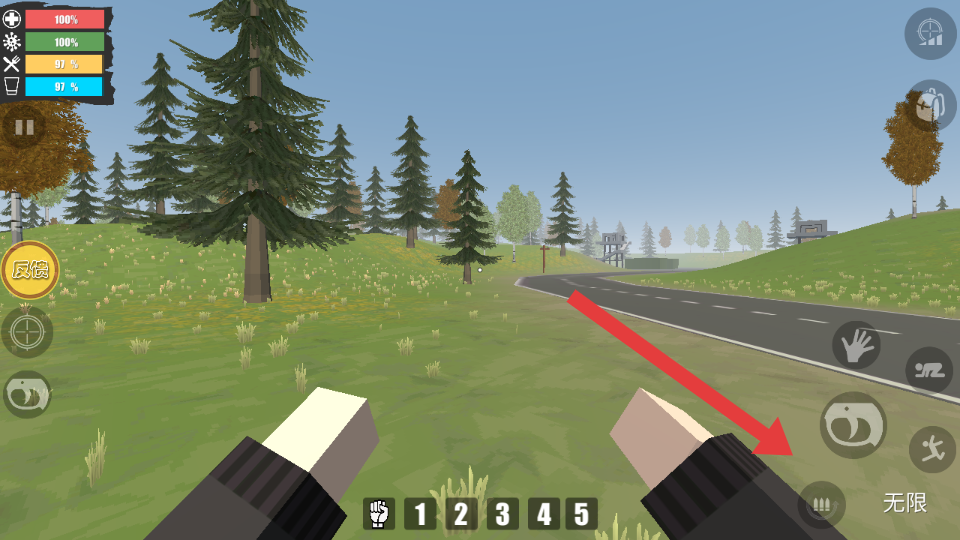Equip hotbar slot 5
Screen dimensions: 960x540
(581, 514)
